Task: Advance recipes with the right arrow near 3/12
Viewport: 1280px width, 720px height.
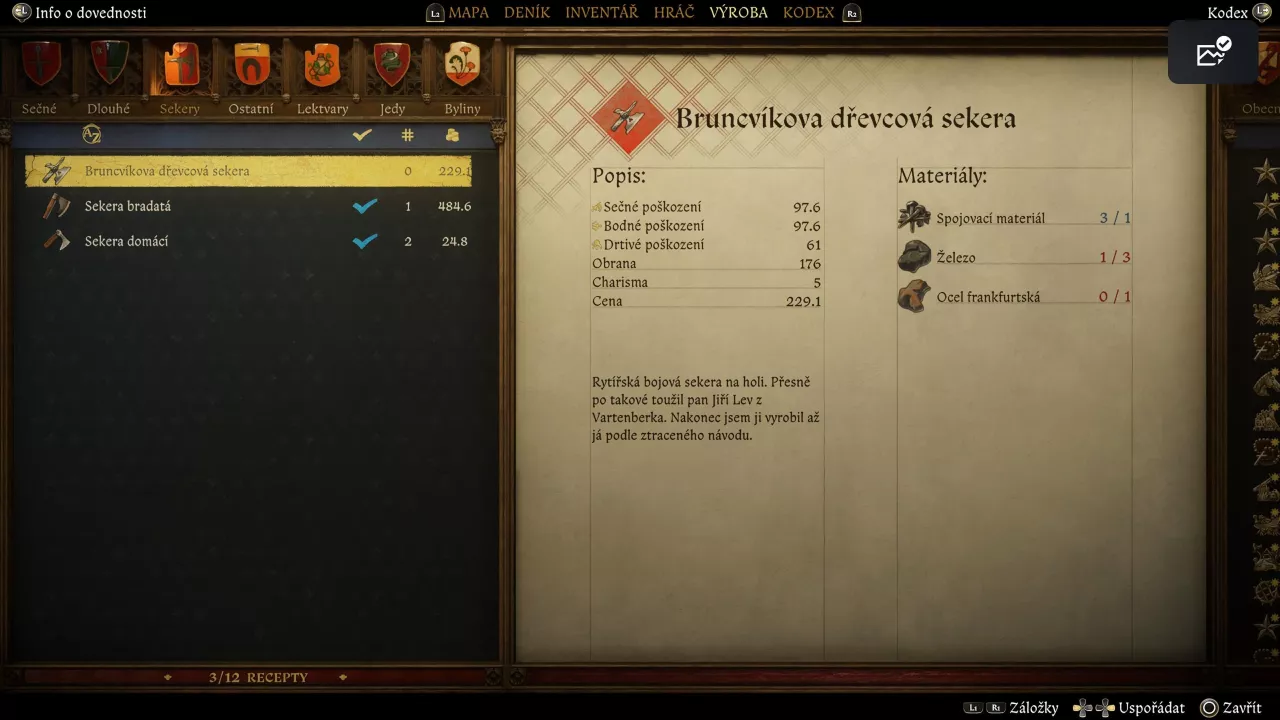Action: pyautogui.click(x=342, y=677)
